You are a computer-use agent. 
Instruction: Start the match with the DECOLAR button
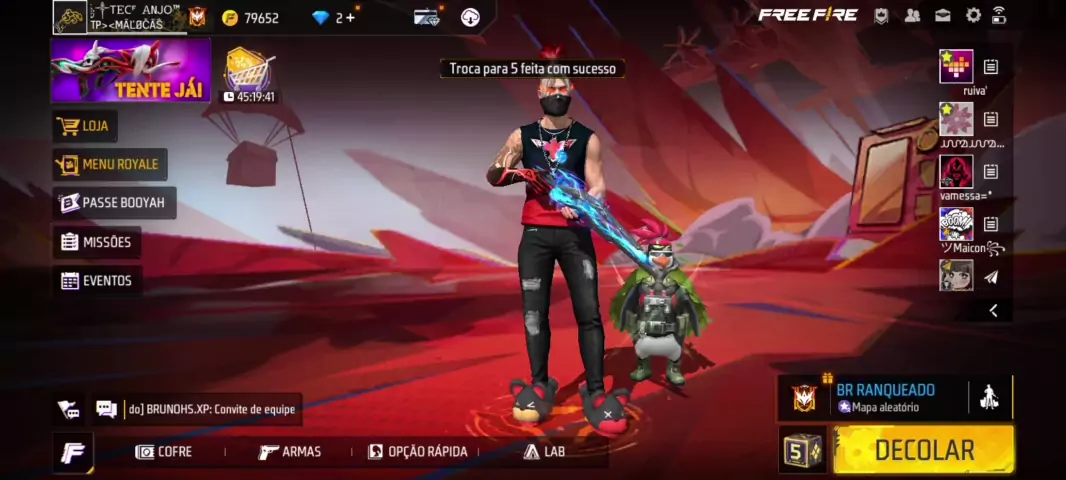click(923, 450)
